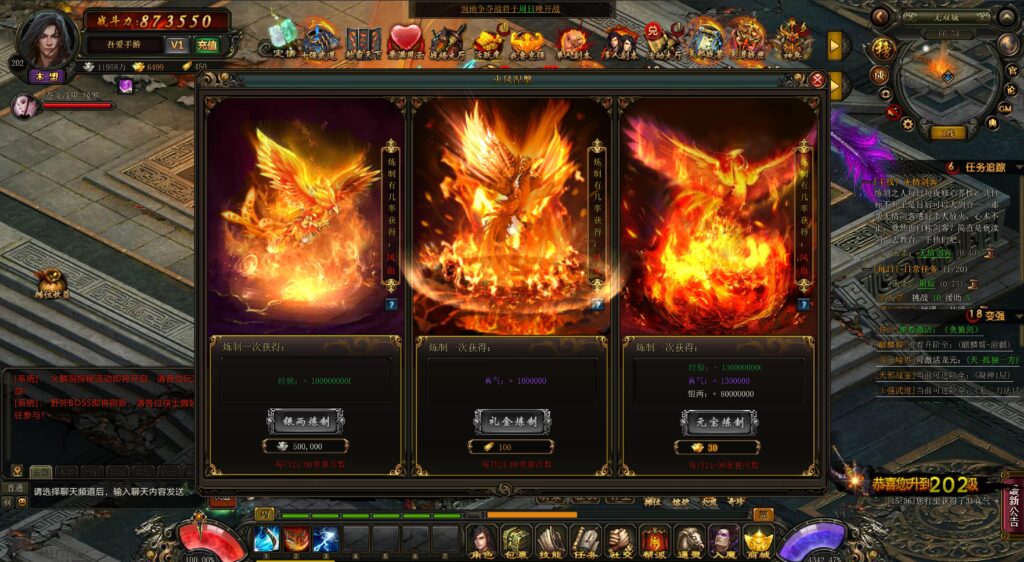Open the 包裹 bag inventory
Screen dimensions: 1024x562
(x=516, y=540)
